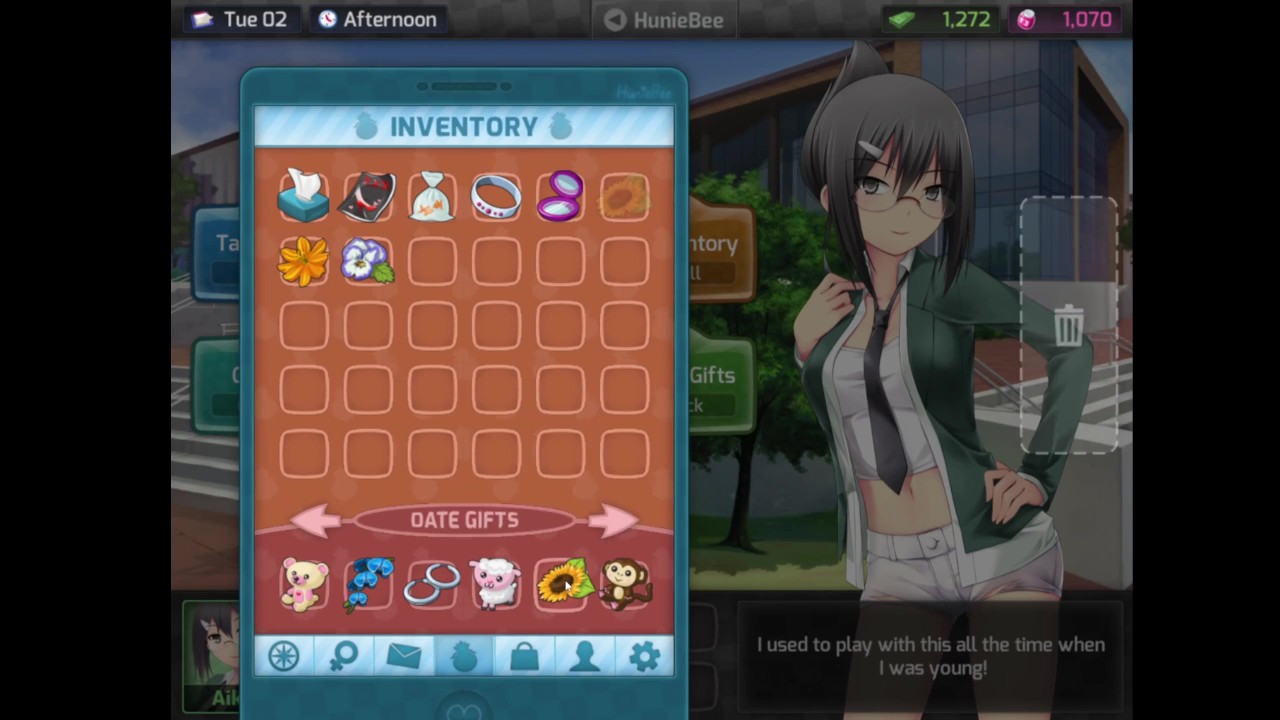Choose the stuffed monkey date gift
Image resolution: width=1280 pixels, height=720 pixels.
click(625, 584)
